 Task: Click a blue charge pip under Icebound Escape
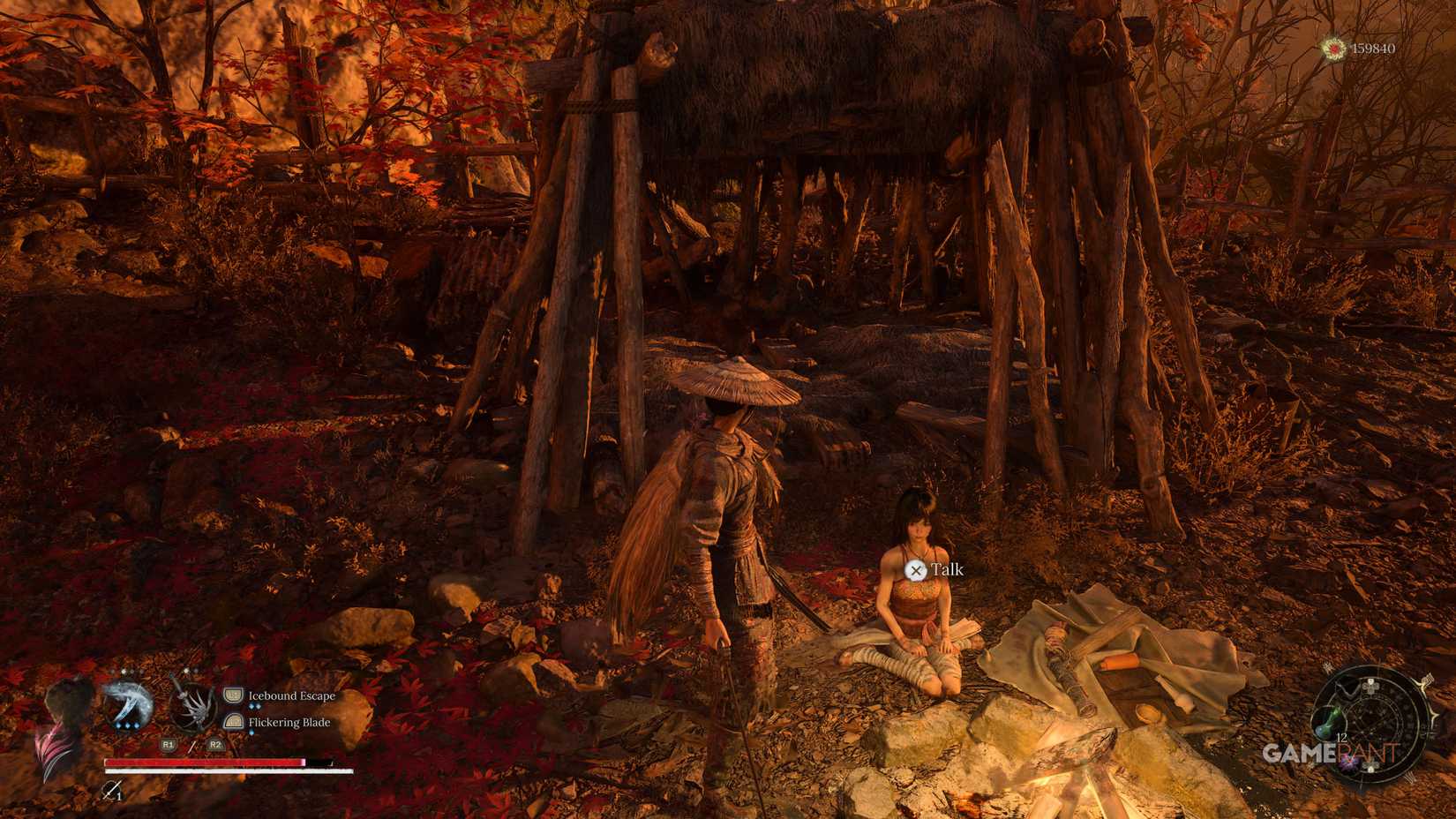pos(254,706)
